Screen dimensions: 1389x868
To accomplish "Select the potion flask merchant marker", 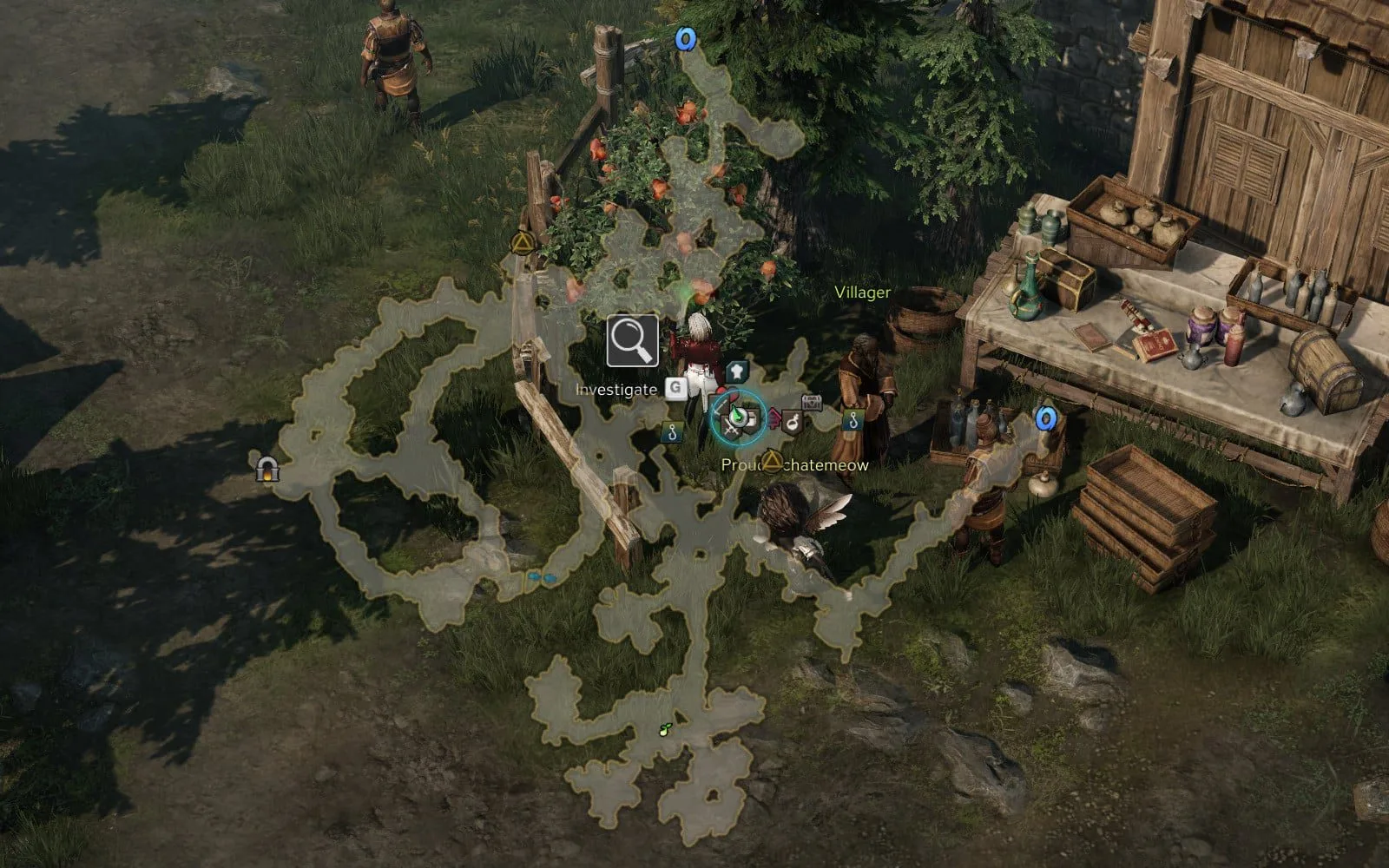I will [793, 423].
